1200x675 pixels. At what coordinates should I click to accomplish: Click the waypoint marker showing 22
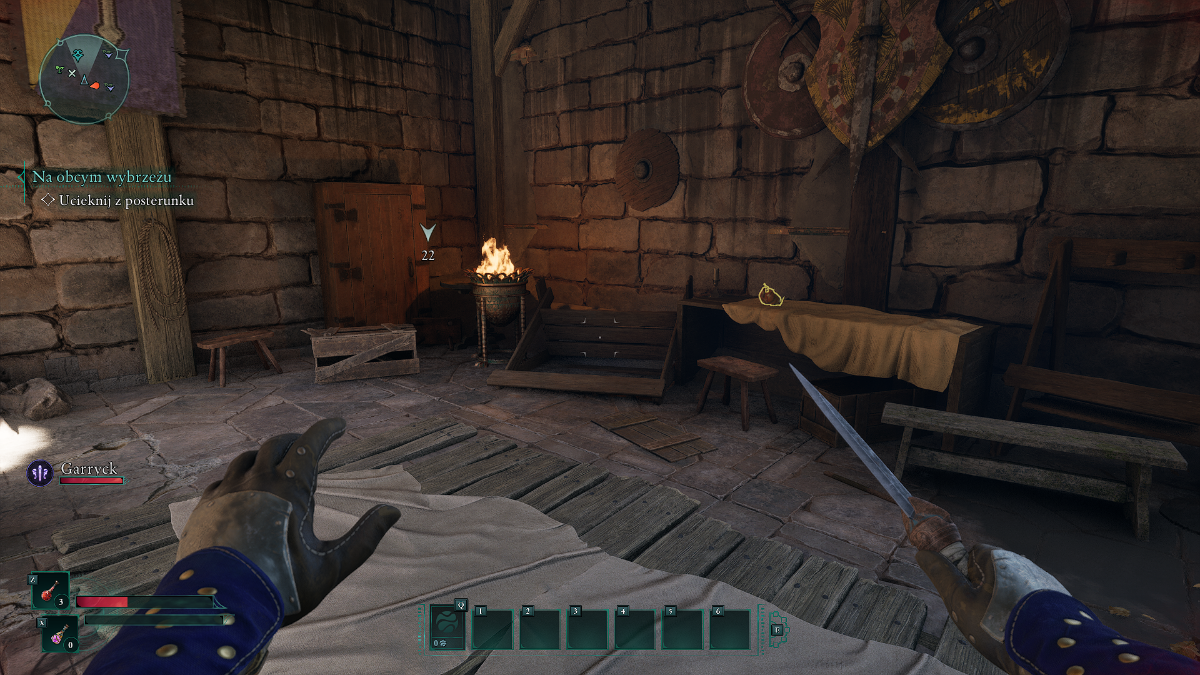[x=428, y=233]
